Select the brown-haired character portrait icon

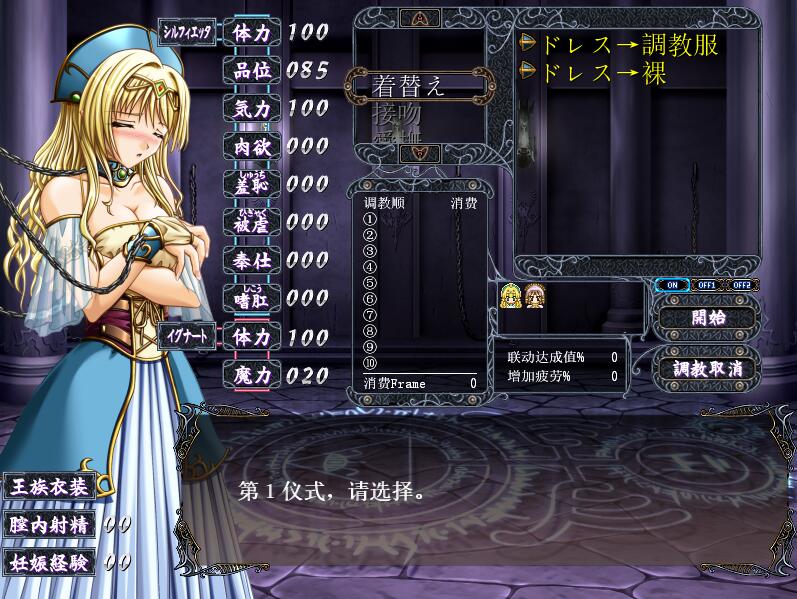(534, 295)
